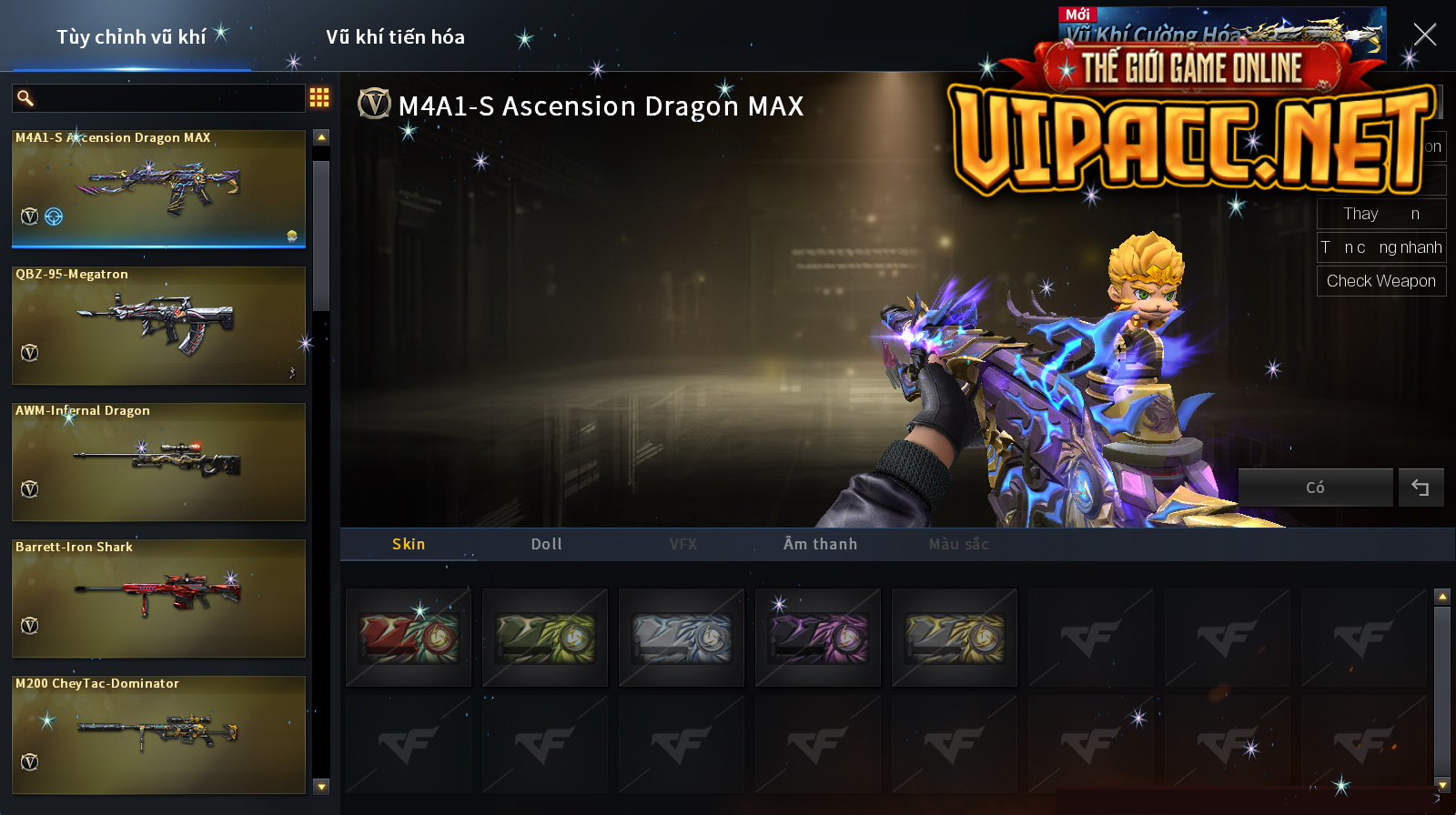Switch to the Doll tab
This screenshot has width=1456, height=815.
[546, 544]
